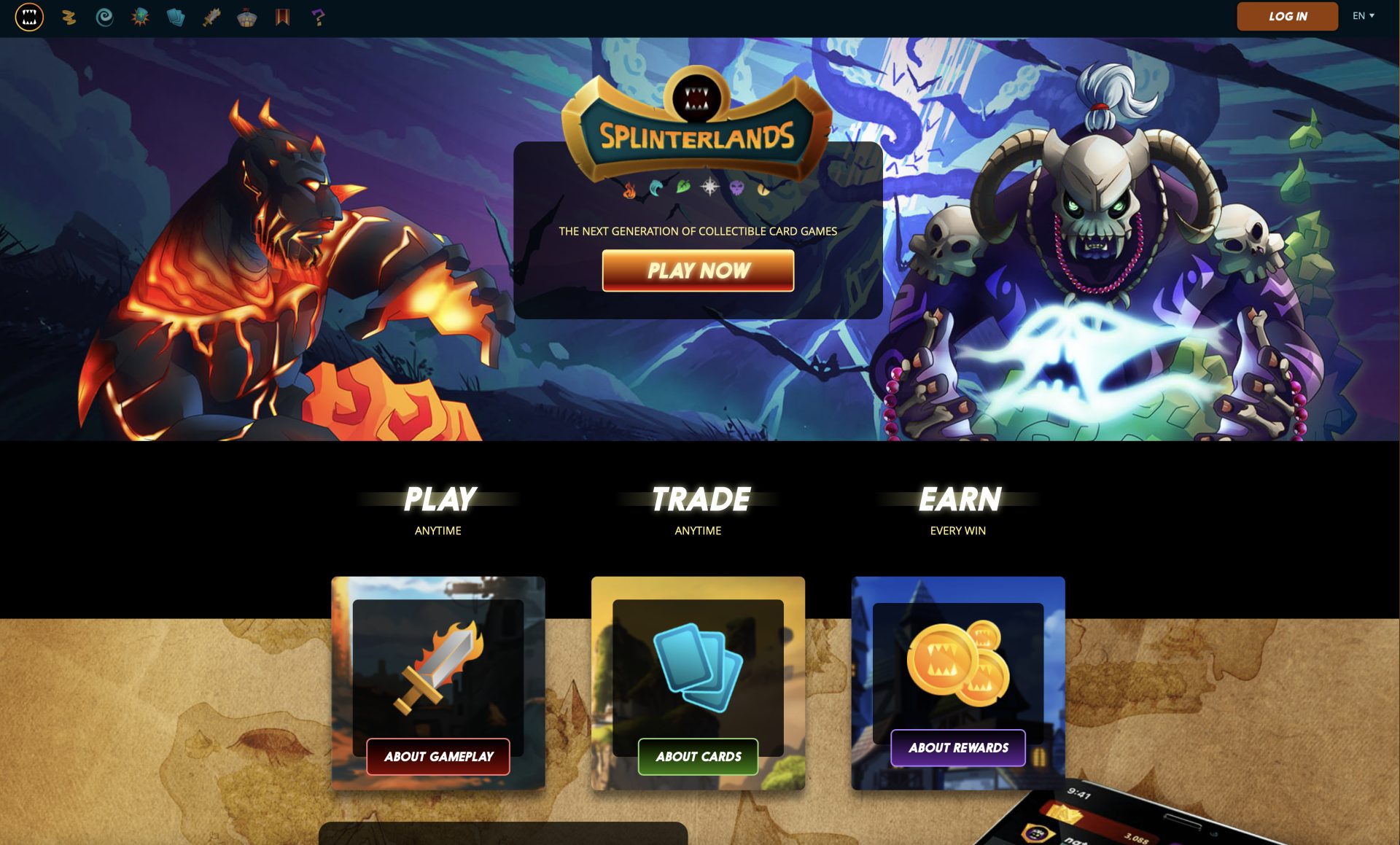Select the blue cards collection icon
Image resolution: width=1400 pixels, height=845 pixels.
click(x=176, y=17)
